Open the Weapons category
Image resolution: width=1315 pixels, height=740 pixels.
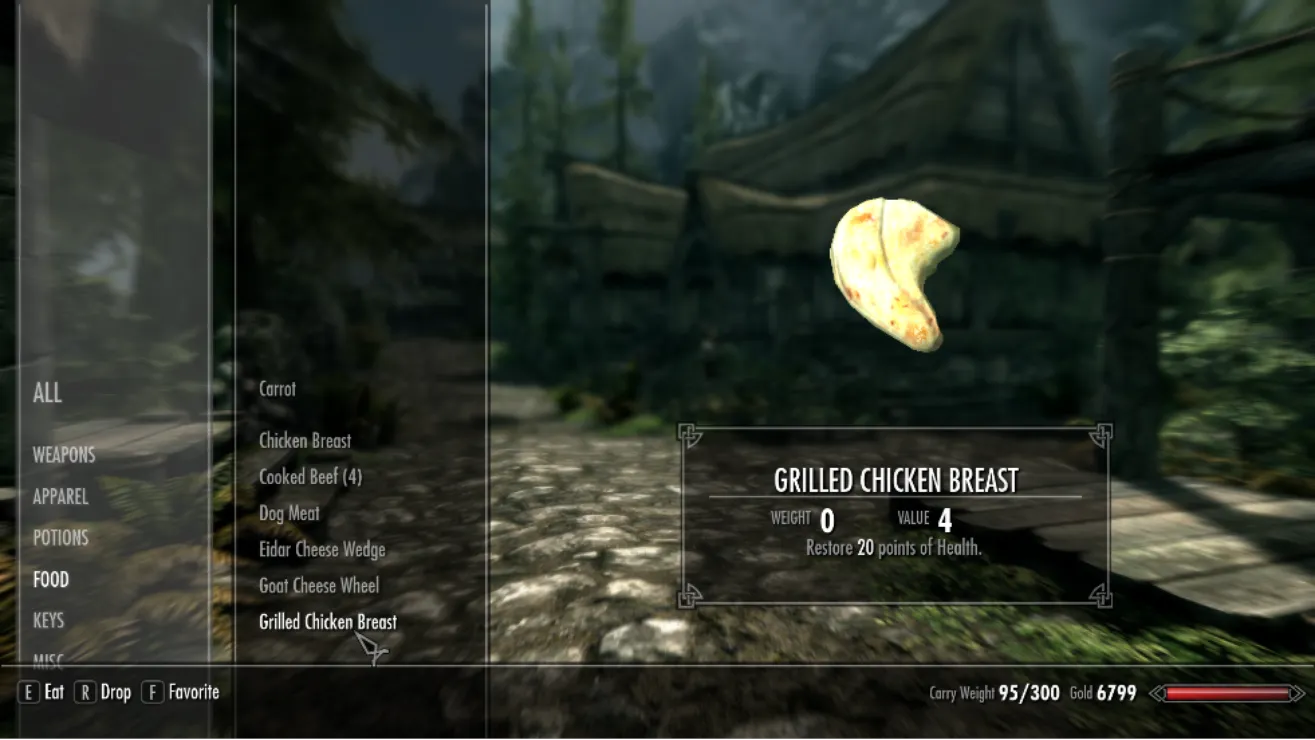click(64, 455)
